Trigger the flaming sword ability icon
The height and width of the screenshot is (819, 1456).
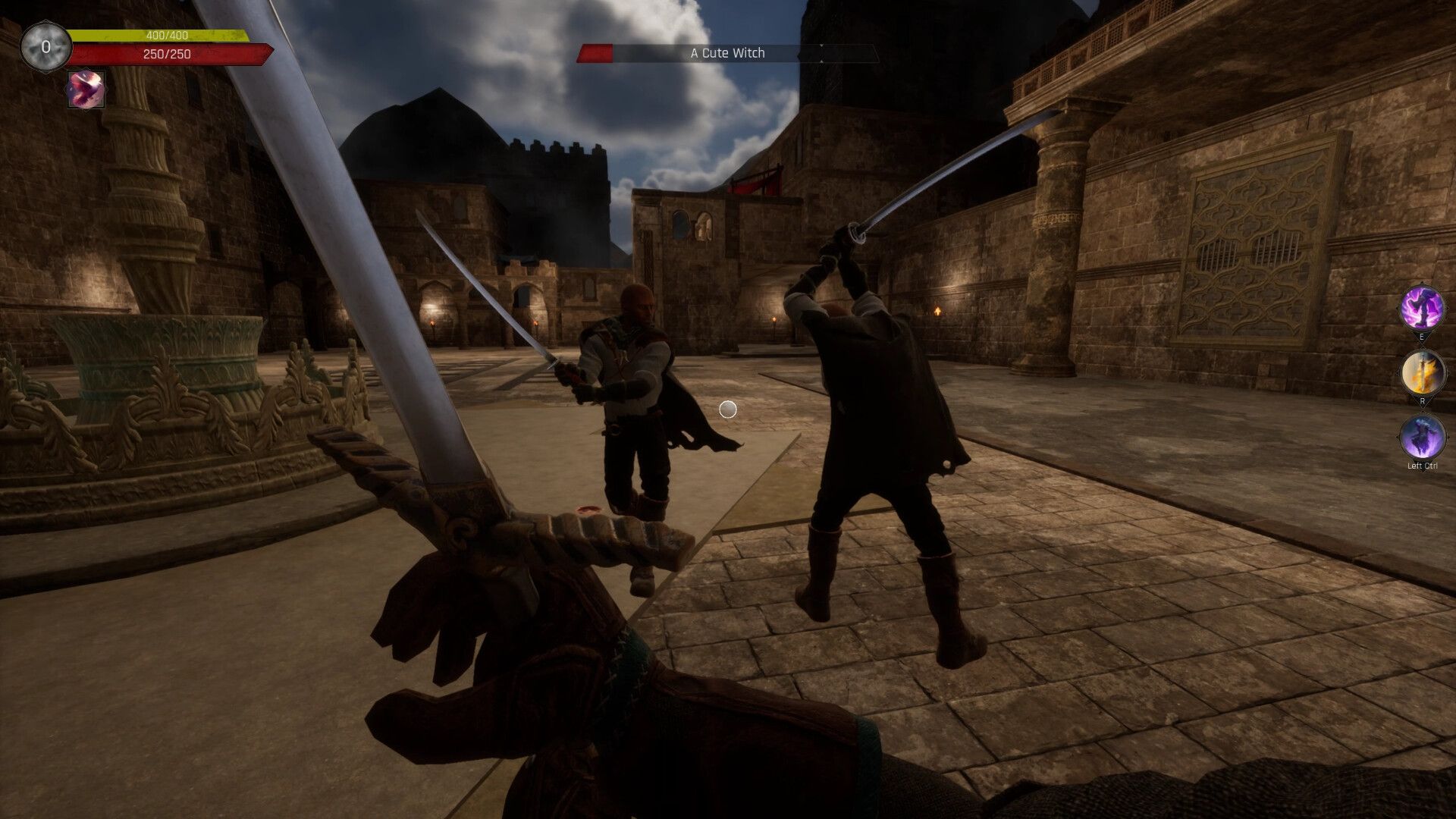point(1422,373)
